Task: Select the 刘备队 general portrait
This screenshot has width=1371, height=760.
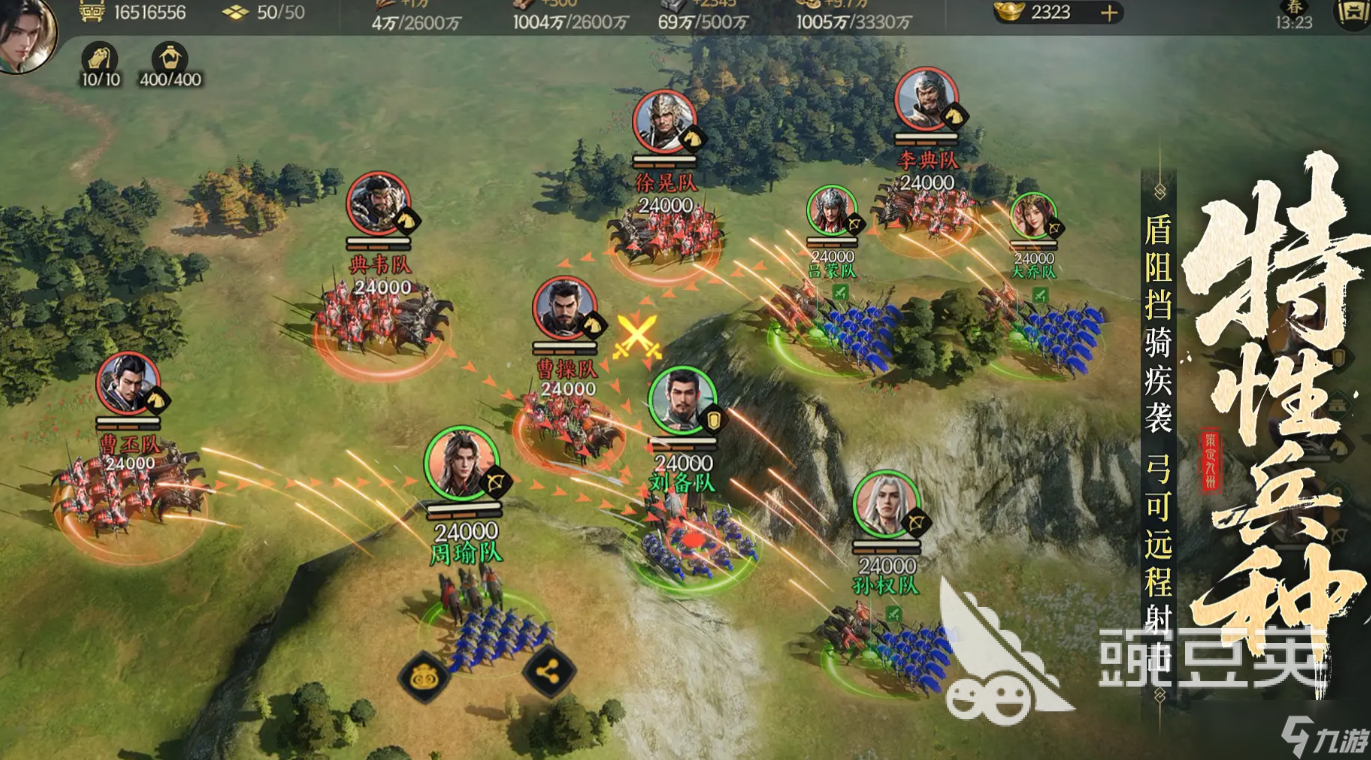Action: tap(682, 401)
